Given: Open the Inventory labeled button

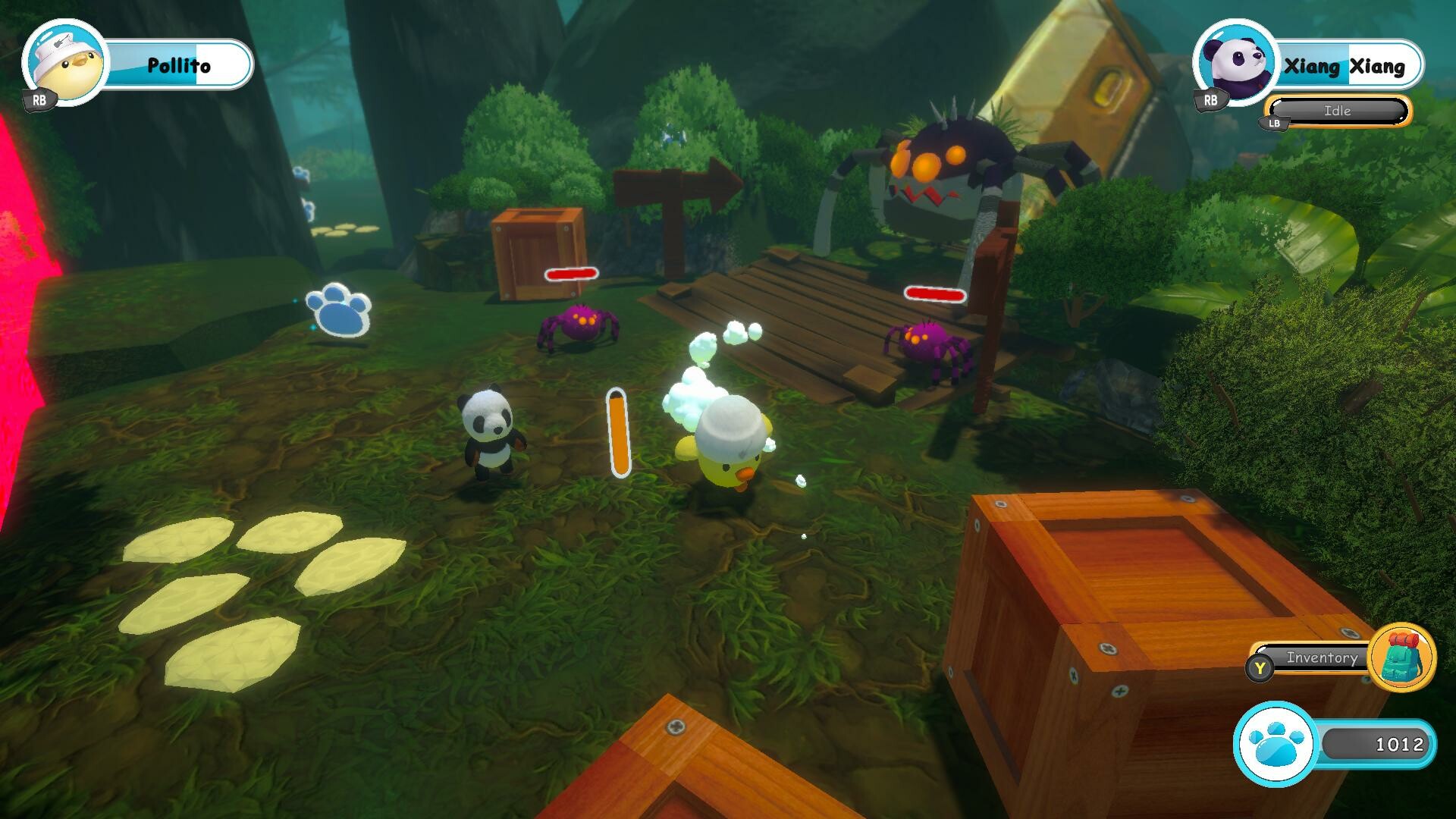Looking at the screenshot, I should (1321, 659).
